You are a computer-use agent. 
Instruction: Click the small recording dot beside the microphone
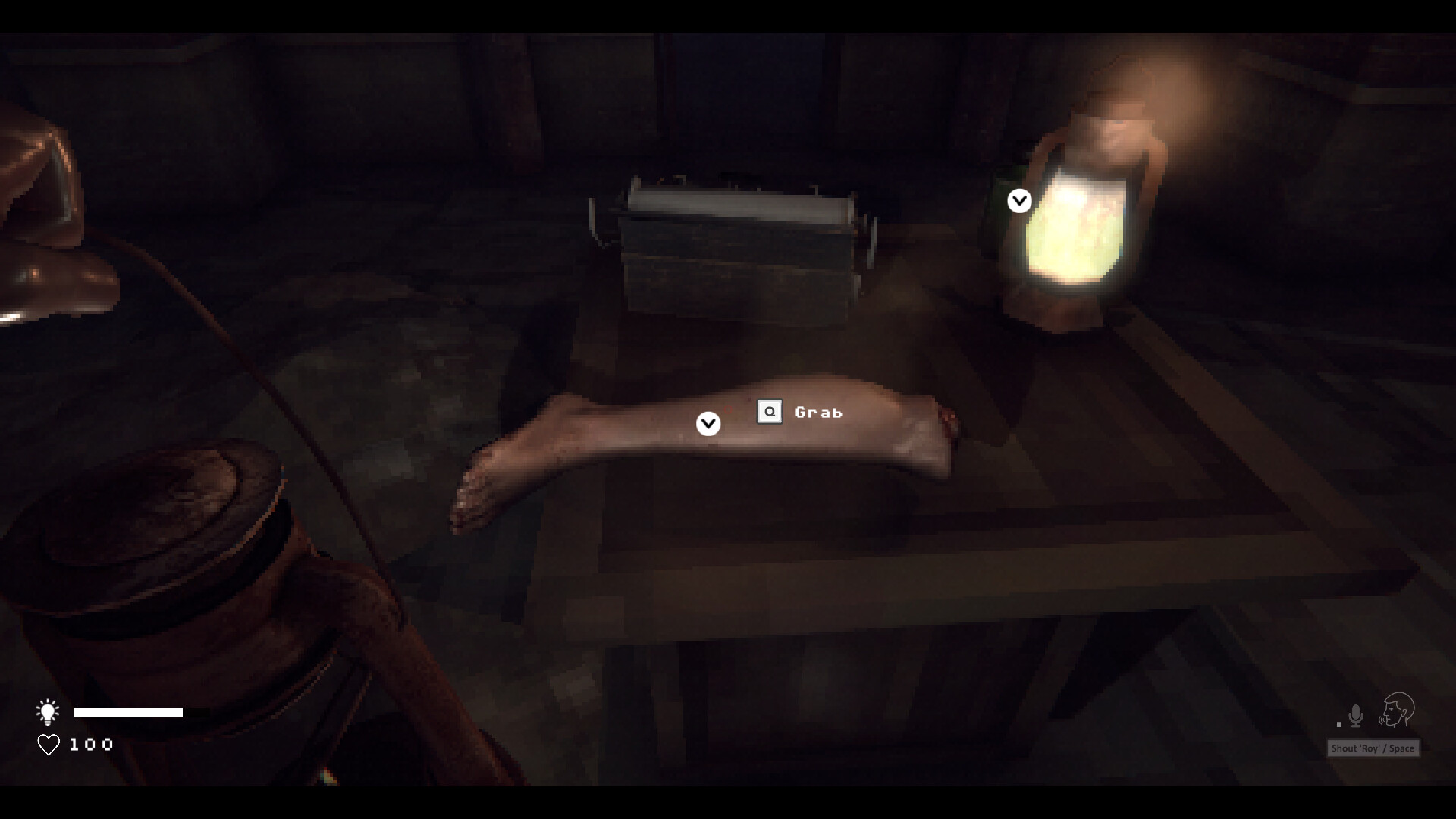point(1337,723)
